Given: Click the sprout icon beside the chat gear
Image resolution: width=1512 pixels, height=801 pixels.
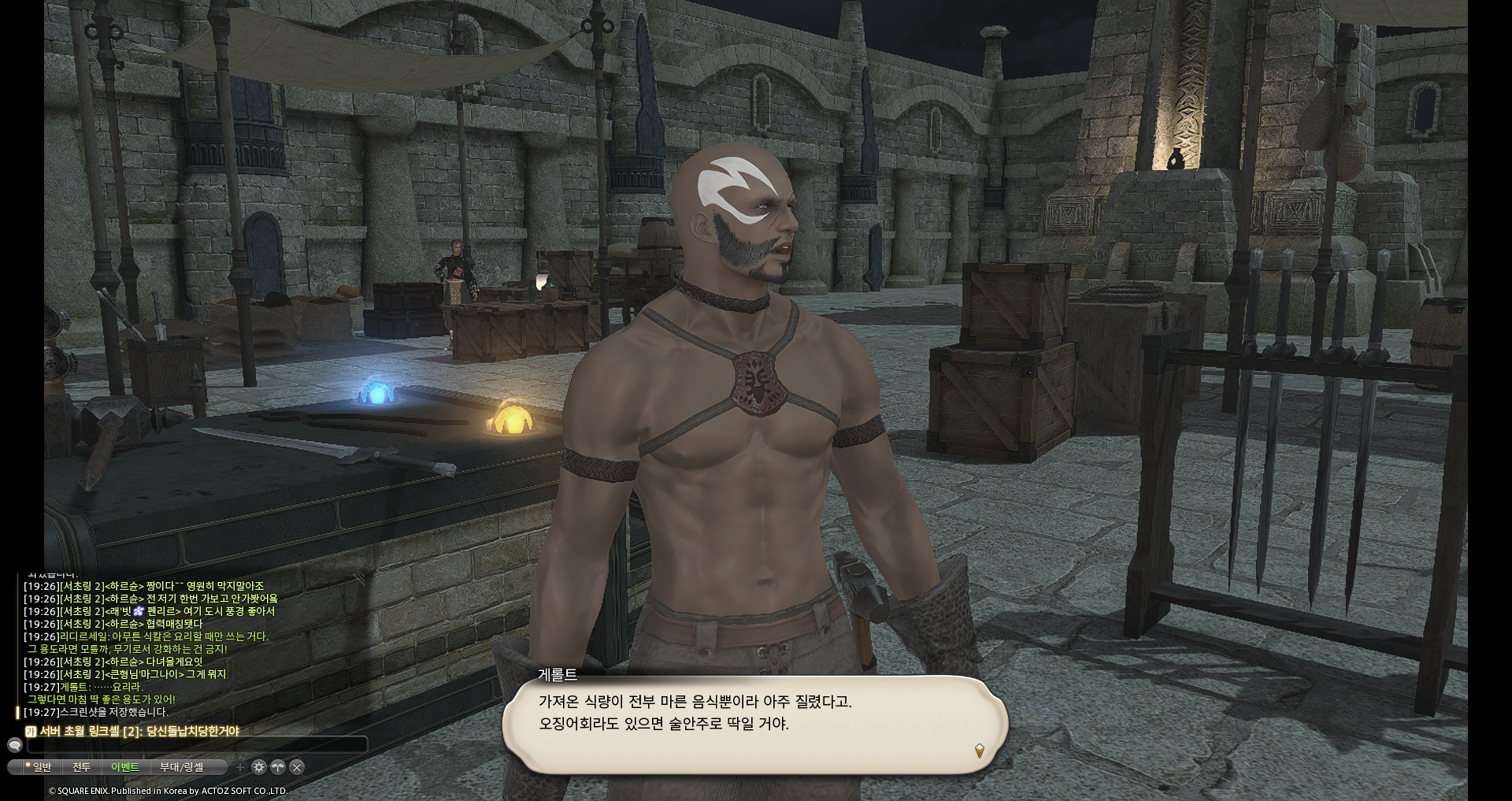Looking at the screenshot, I should [x=278, y=767].
